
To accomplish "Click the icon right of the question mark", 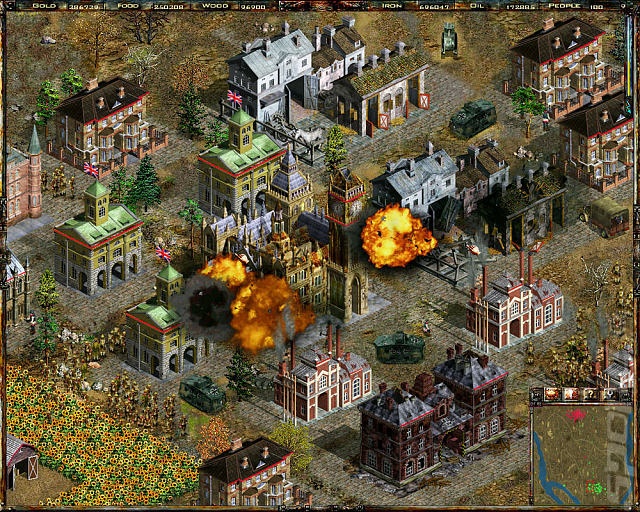I will pos(608,394).
